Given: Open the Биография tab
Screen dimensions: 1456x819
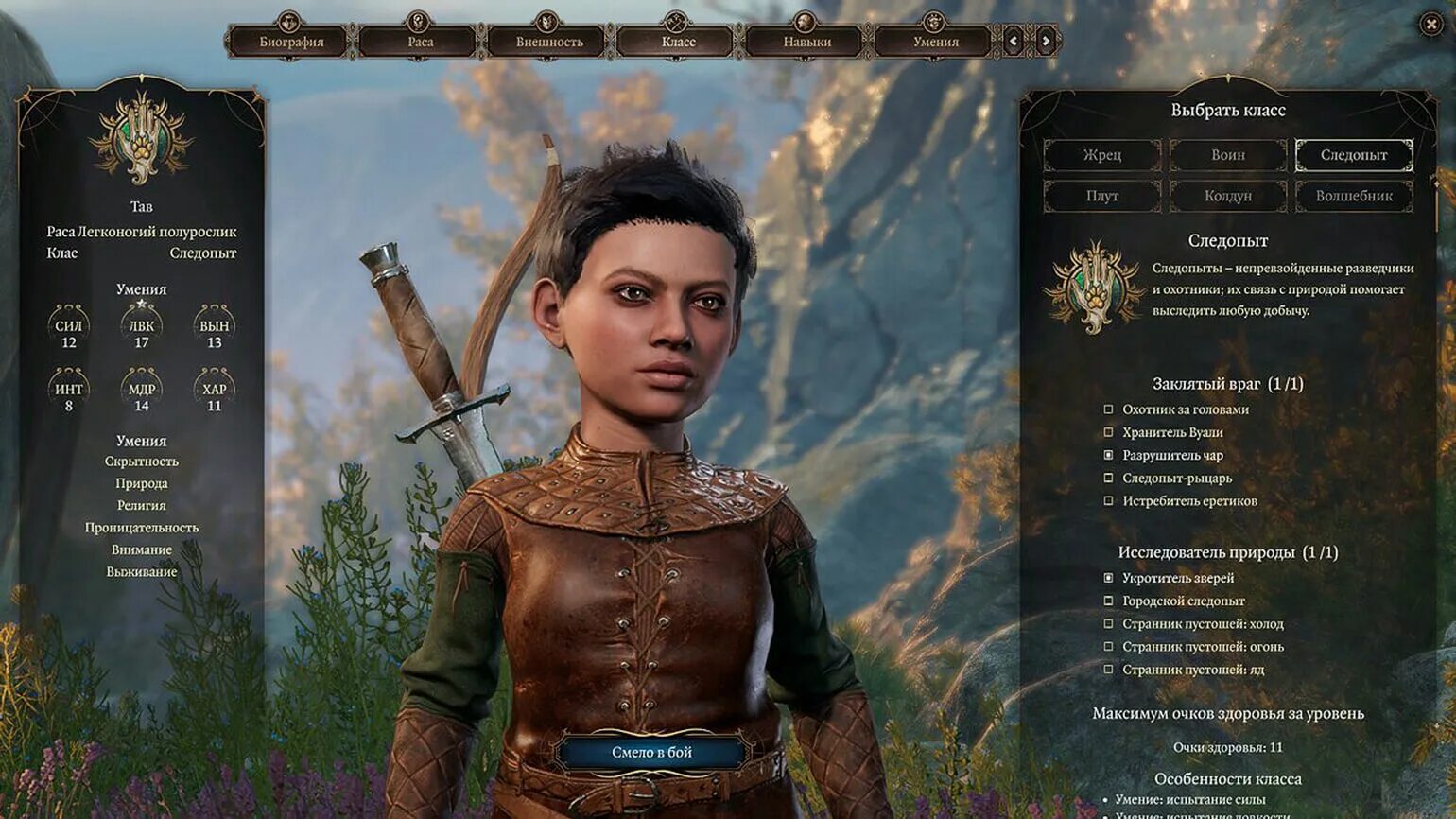Looking at the screenshot, I should tap(291, 42).
